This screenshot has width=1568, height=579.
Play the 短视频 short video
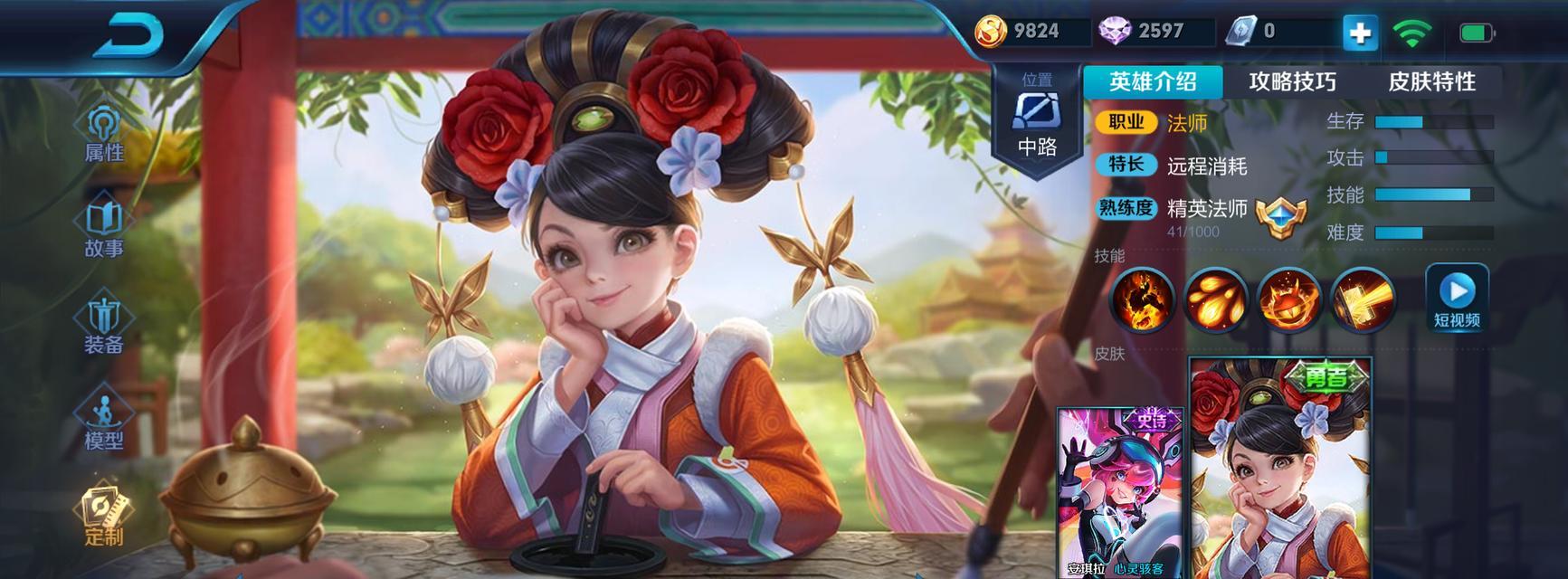(1457, 298)
